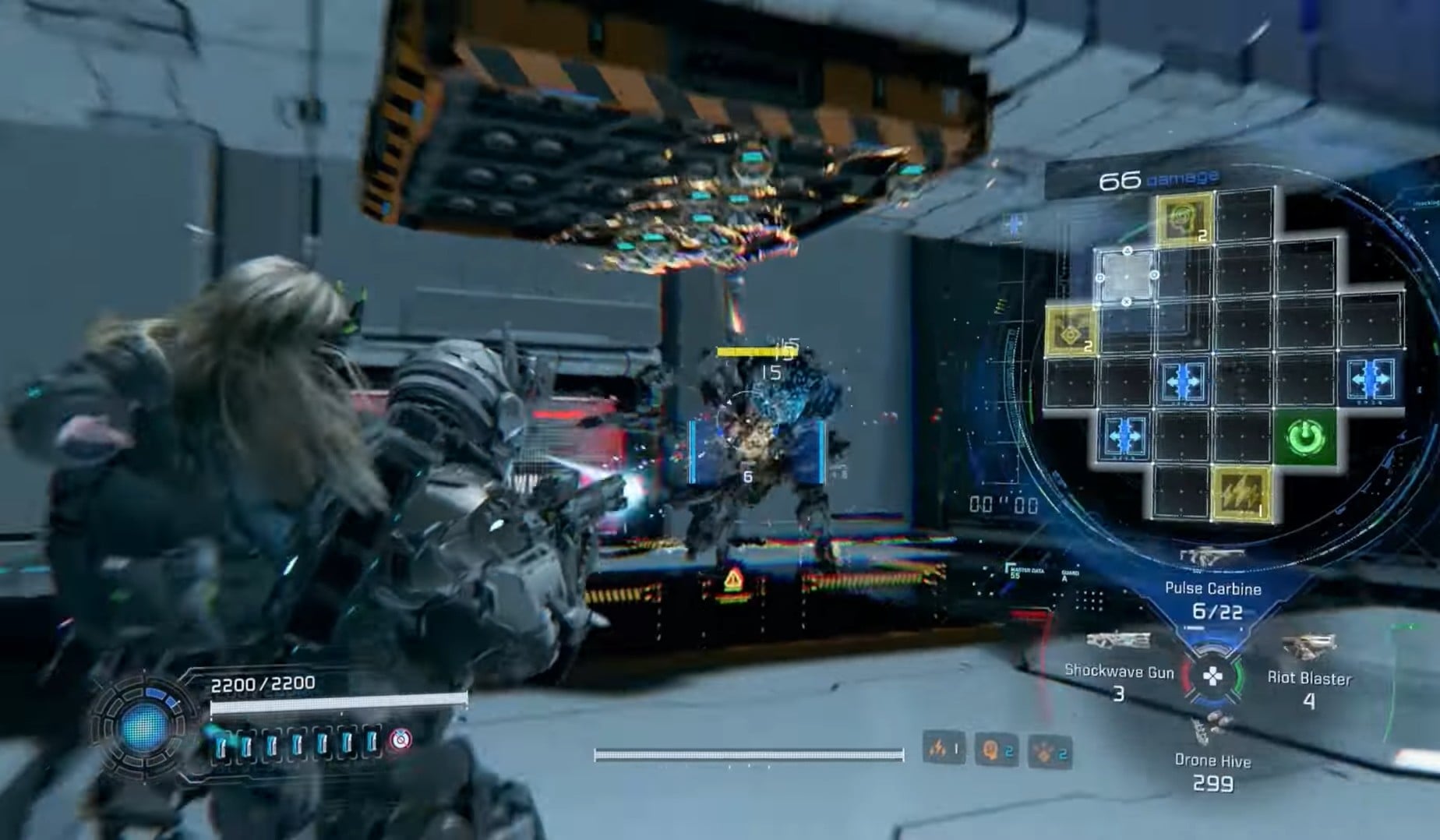This screenshot has height=840, width=1440.
Task: Pick the yellow lightning tile on hacking grid
Action: click(1242, 494)
